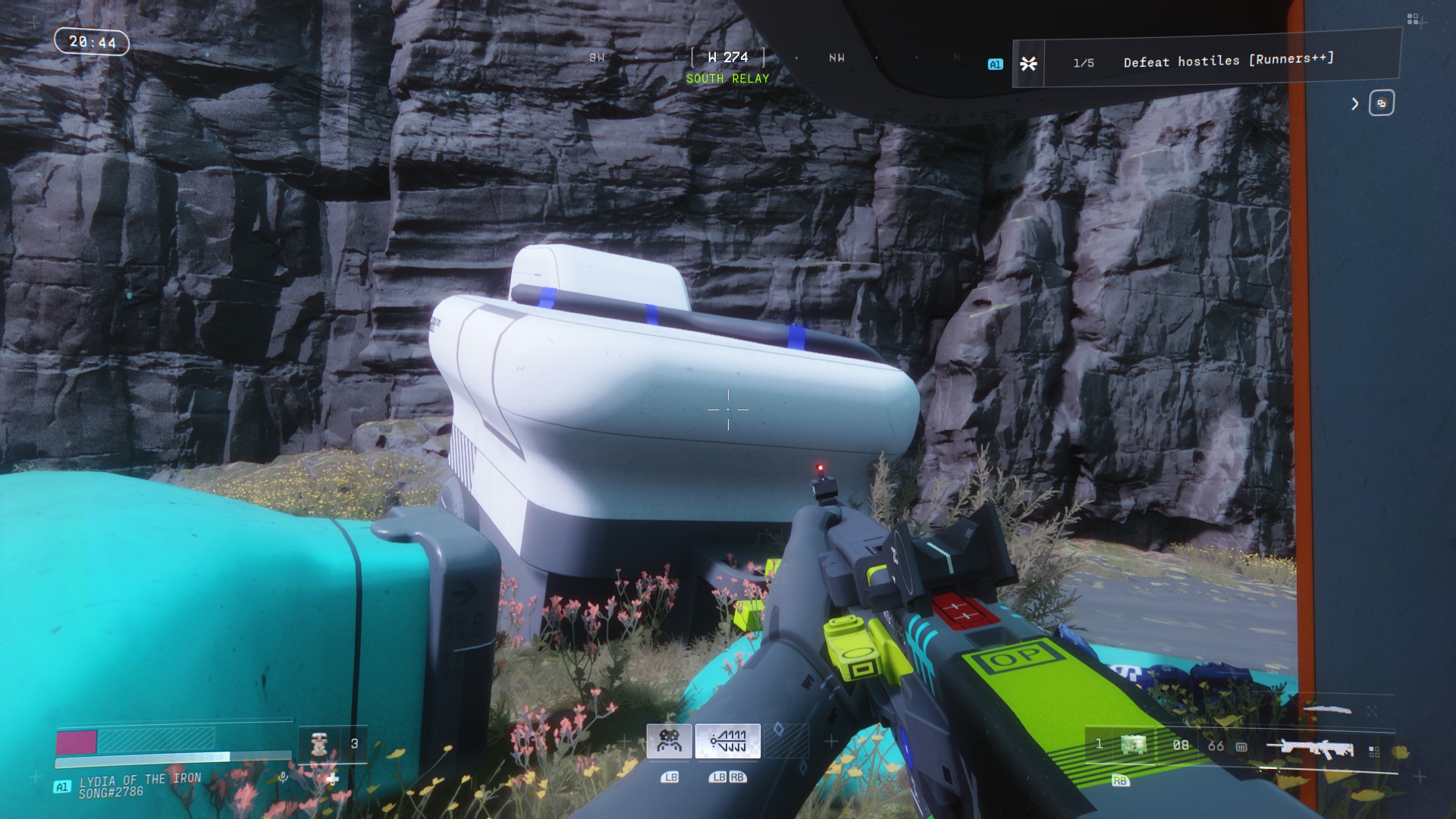This screenshot has height=819, width=1456.
Task: Click the compass heading W 274
Action: point(727,58)
